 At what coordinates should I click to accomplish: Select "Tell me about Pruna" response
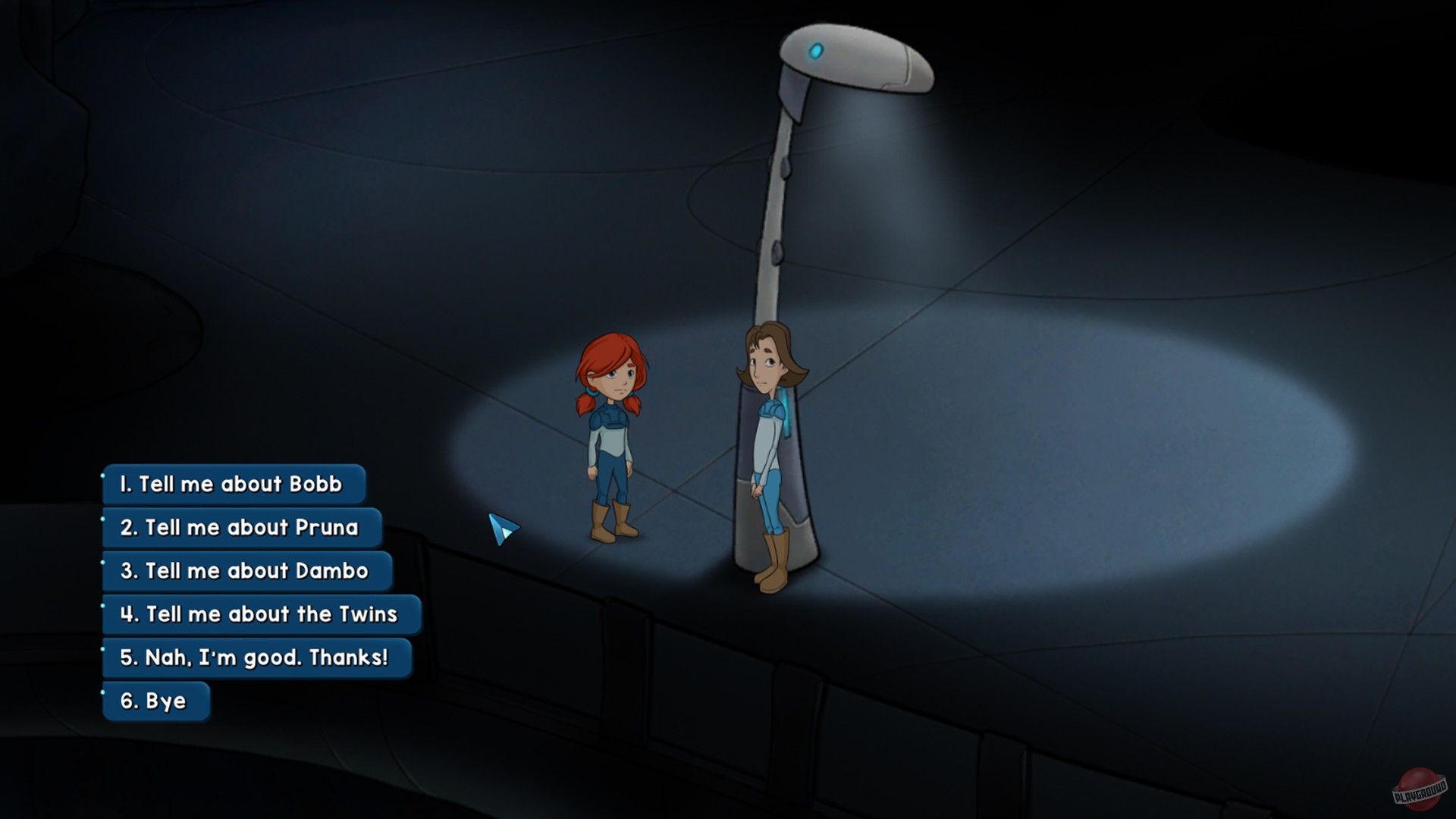241,529
